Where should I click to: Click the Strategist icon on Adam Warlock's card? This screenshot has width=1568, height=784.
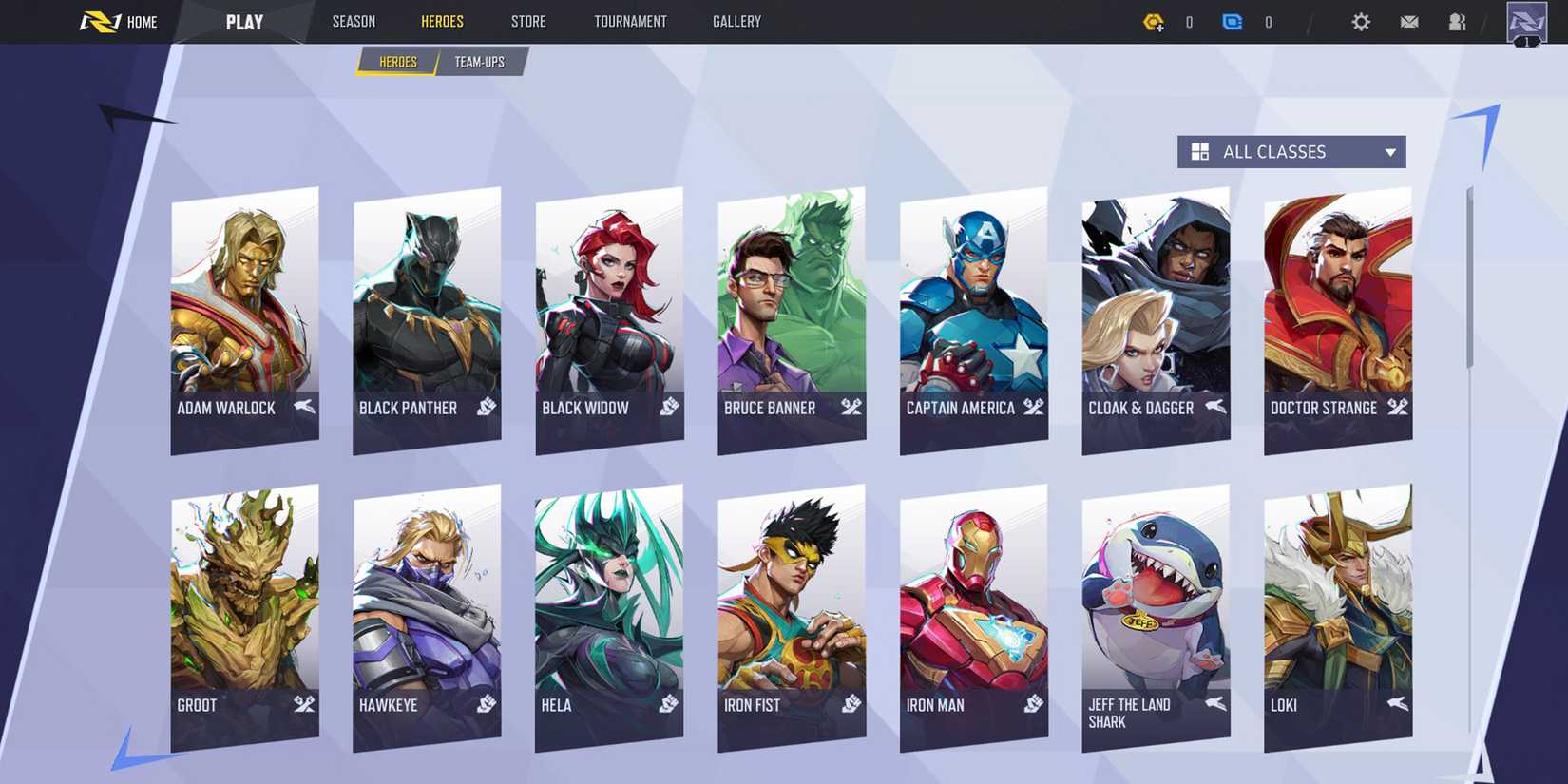tap(304, 409)
